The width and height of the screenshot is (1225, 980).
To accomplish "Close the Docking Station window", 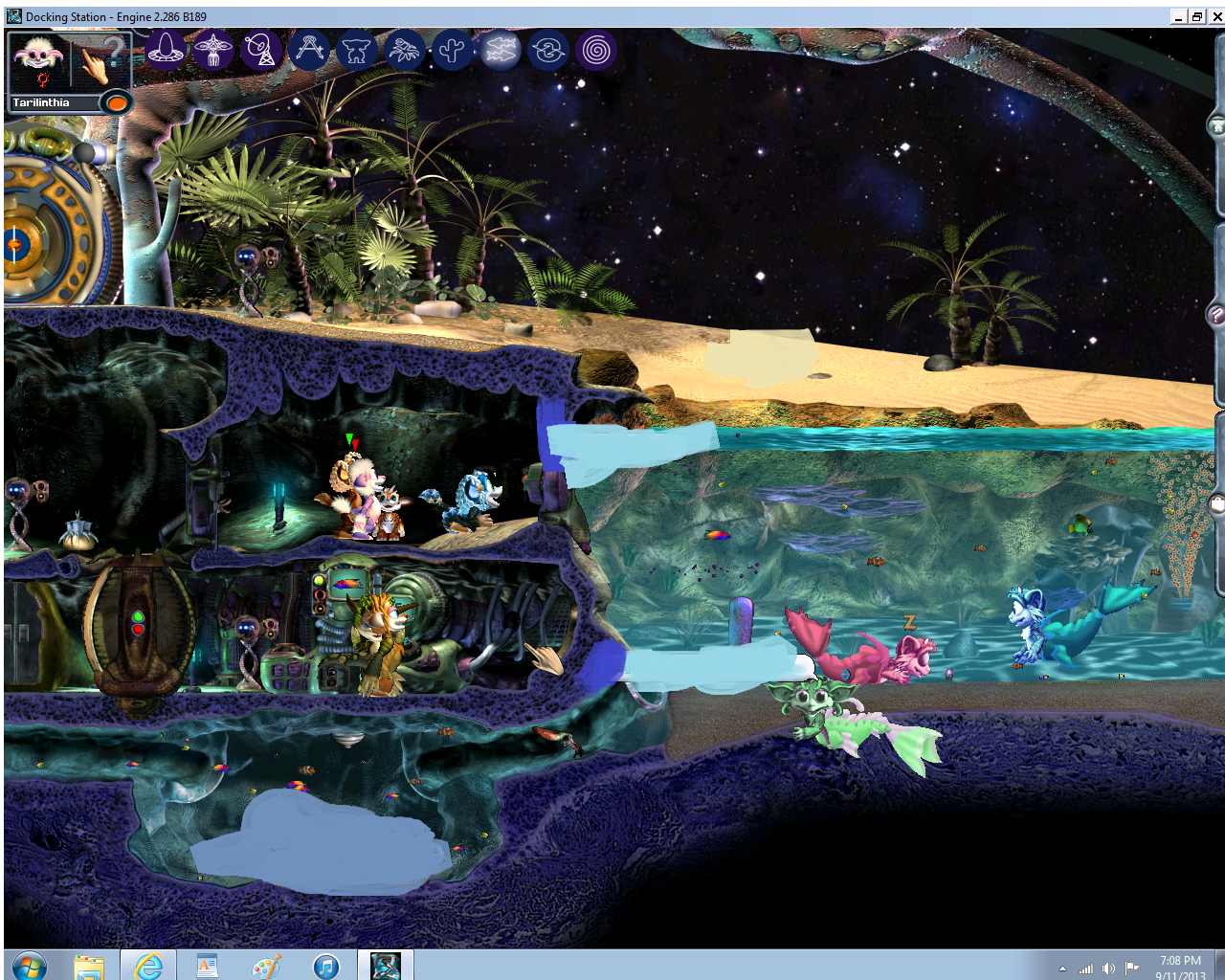I will [x=1215, y=16].
